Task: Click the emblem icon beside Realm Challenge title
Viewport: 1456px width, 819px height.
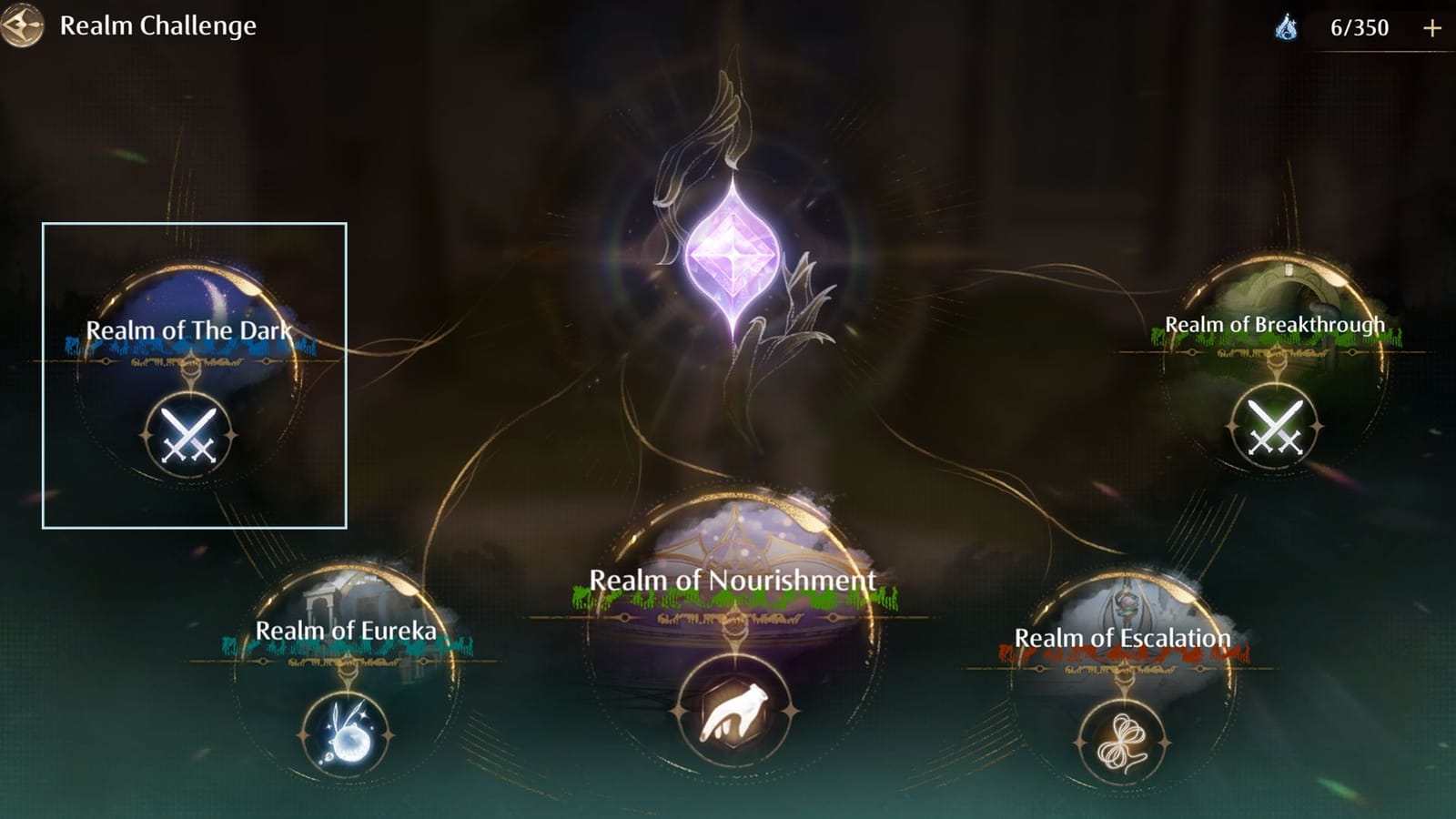Action: 23,25
